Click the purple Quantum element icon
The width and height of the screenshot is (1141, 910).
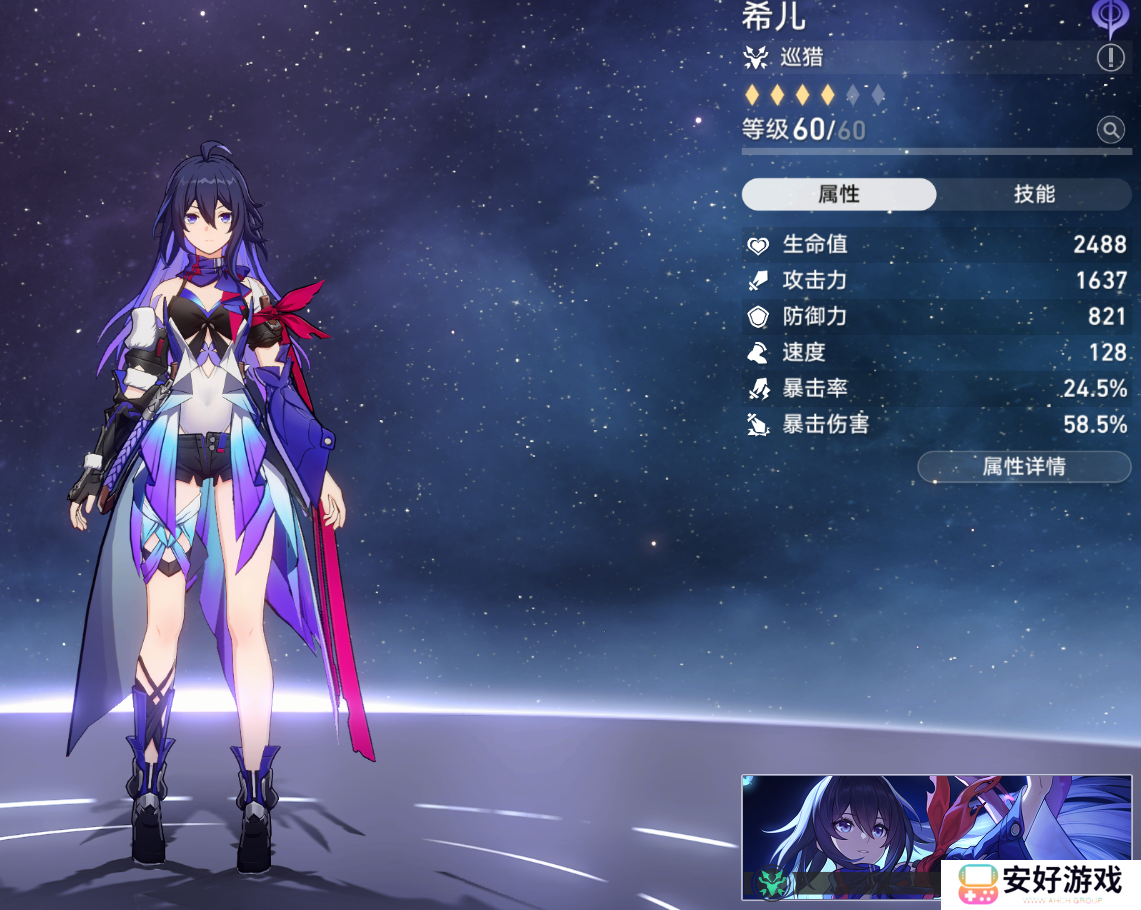pyautogui.click(x=1108, y=15)
